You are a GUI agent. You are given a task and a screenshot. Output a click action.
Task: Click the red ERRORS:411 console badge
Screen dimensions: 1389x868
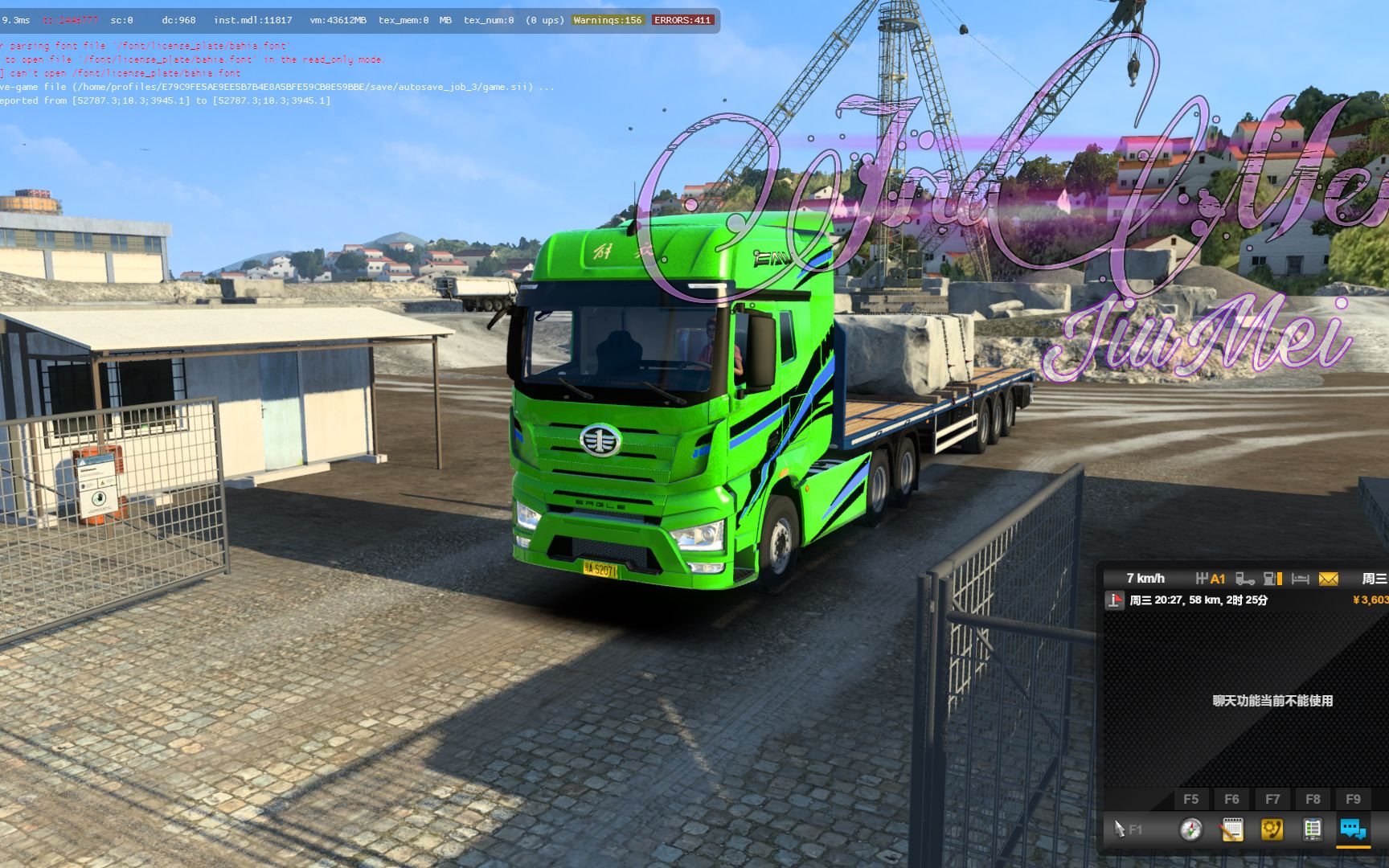click(x=682, y=20)
